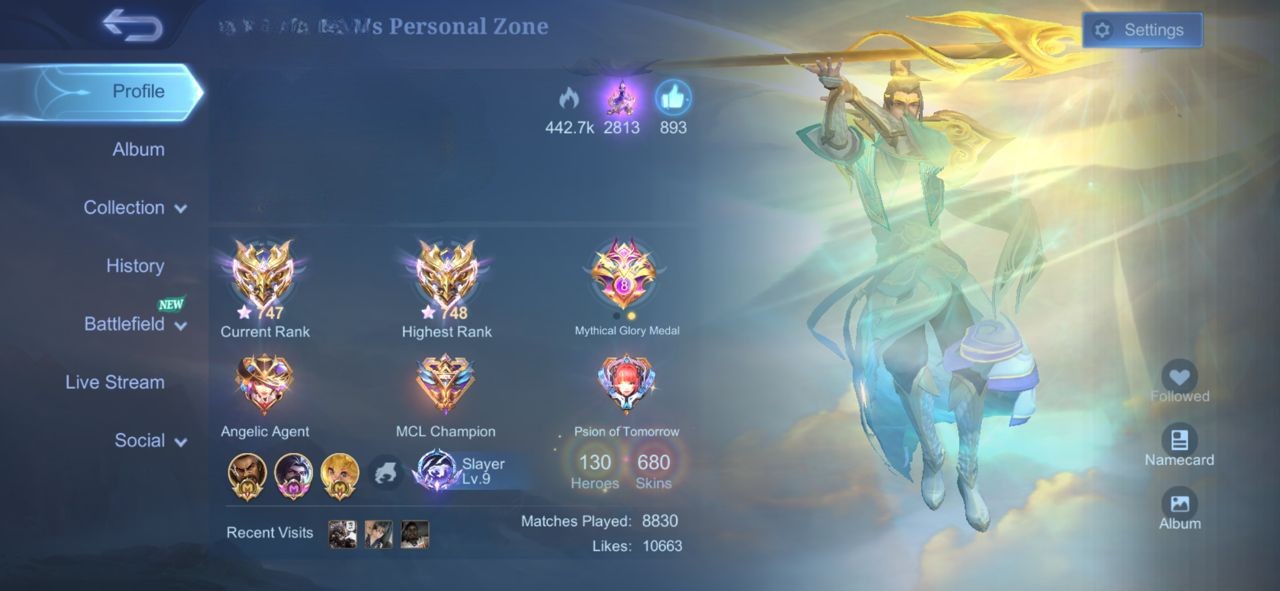Go back using the arrow button
1280x591 pixels.
[x=132, y=26]
